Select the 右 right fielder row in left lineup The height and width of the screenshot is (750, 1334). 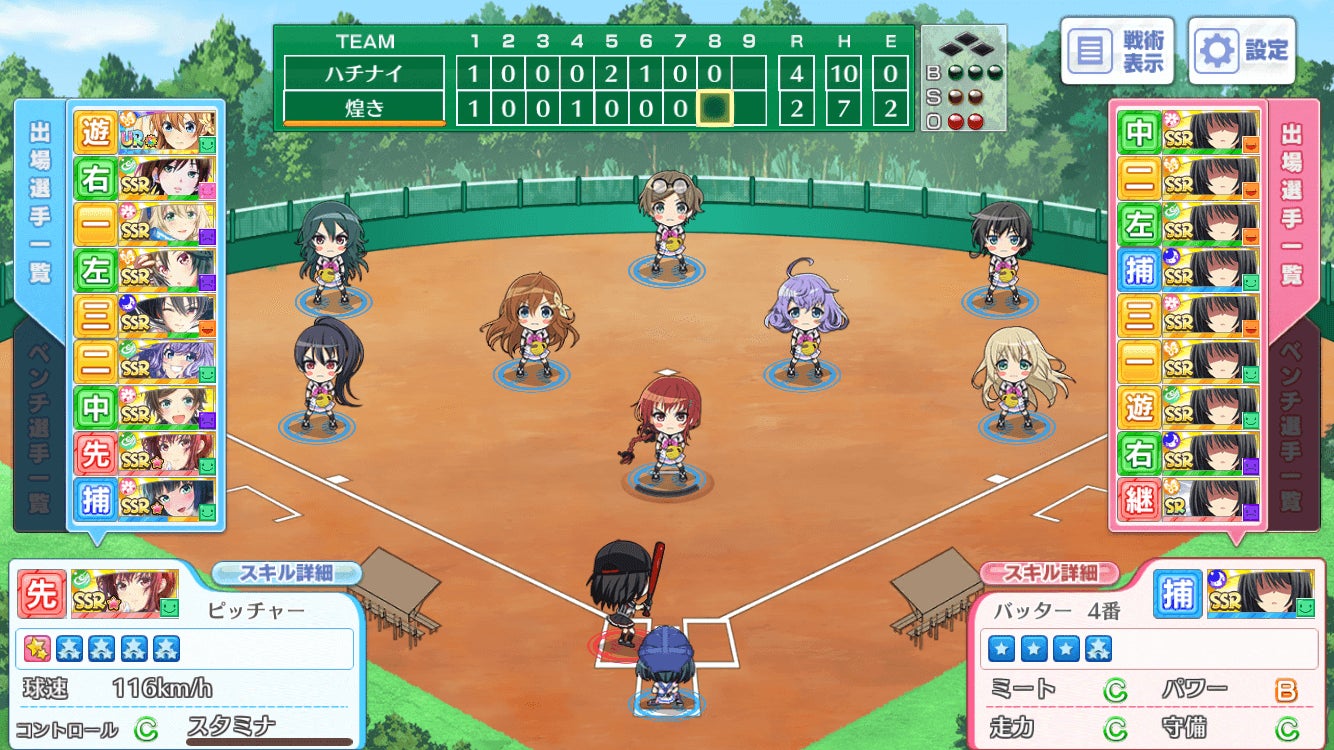pyautogui.click(x=146, y=177)
